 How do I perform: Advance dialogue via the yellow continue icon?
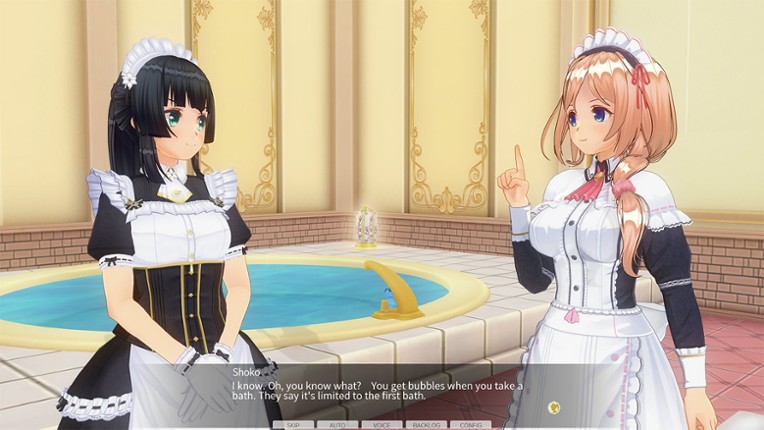tap(553, 407)
